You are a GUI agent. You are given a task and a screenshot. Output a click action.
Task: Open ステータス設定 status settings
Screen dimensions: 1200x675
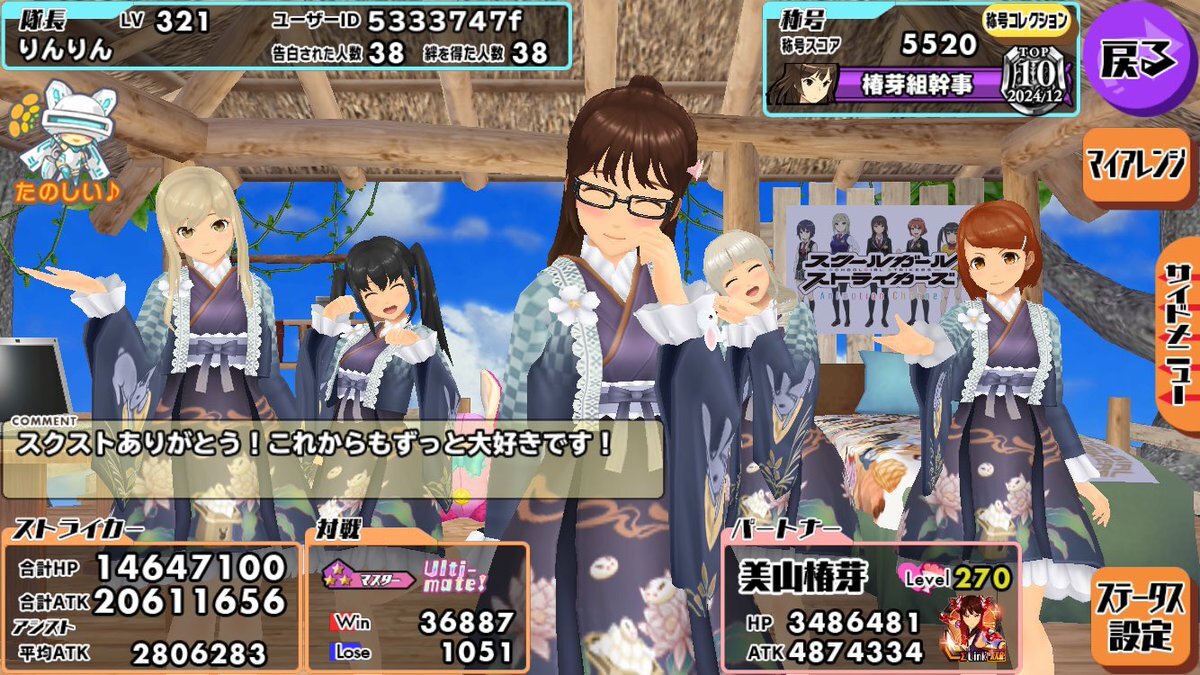[x=1138, y=619]
